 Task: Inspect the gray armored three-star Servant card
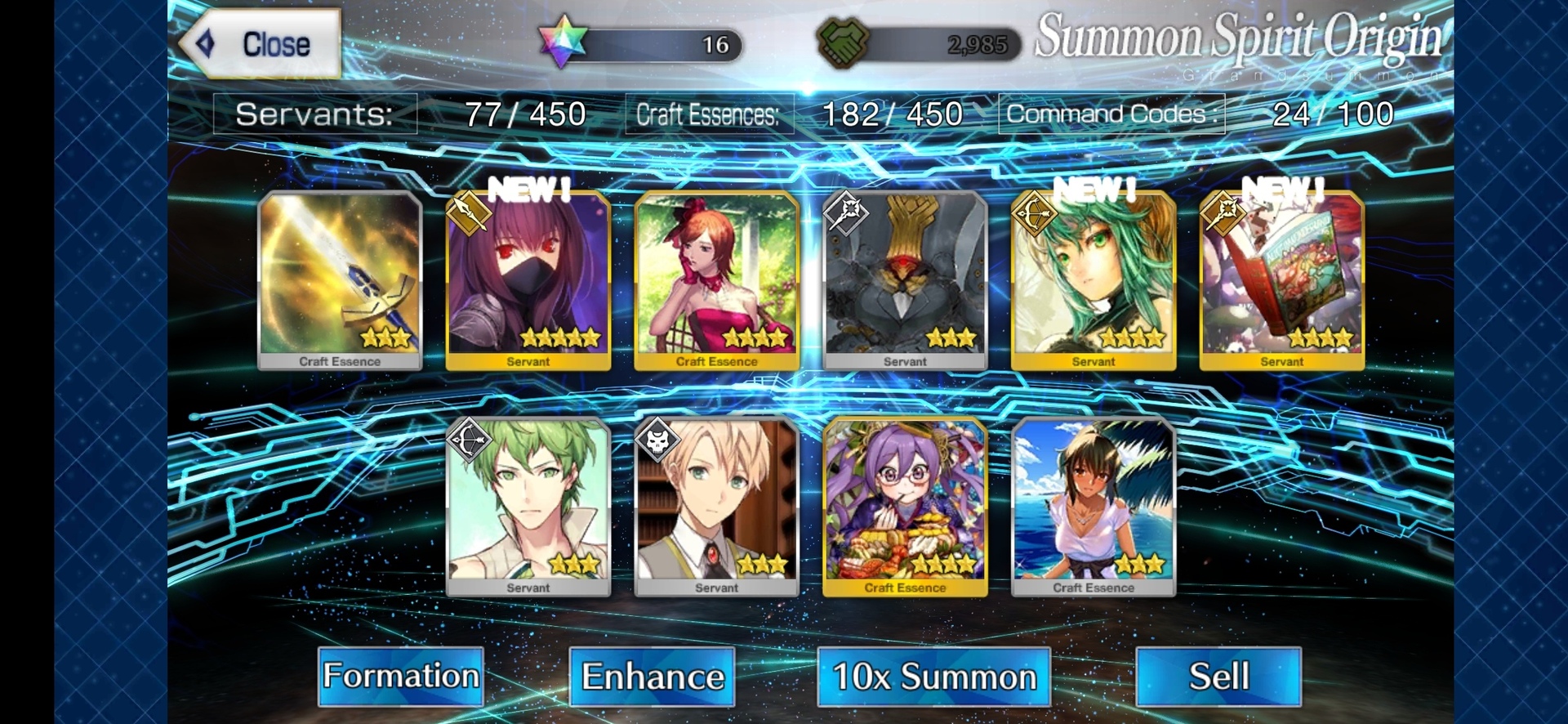pos(905,279)
